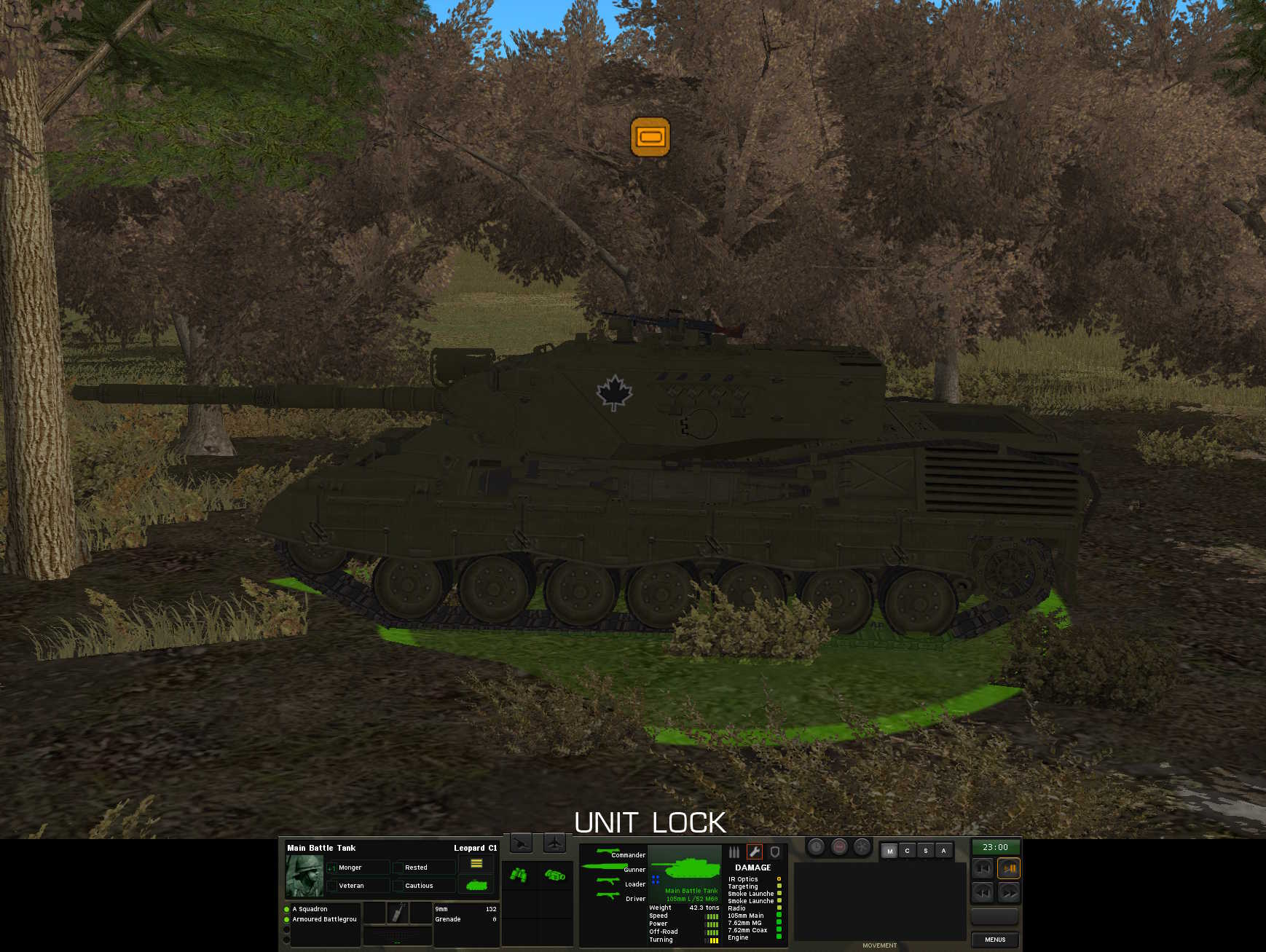Click the green binoculars equipment icon
The image size is (1266, 952).
click(519, 874)
